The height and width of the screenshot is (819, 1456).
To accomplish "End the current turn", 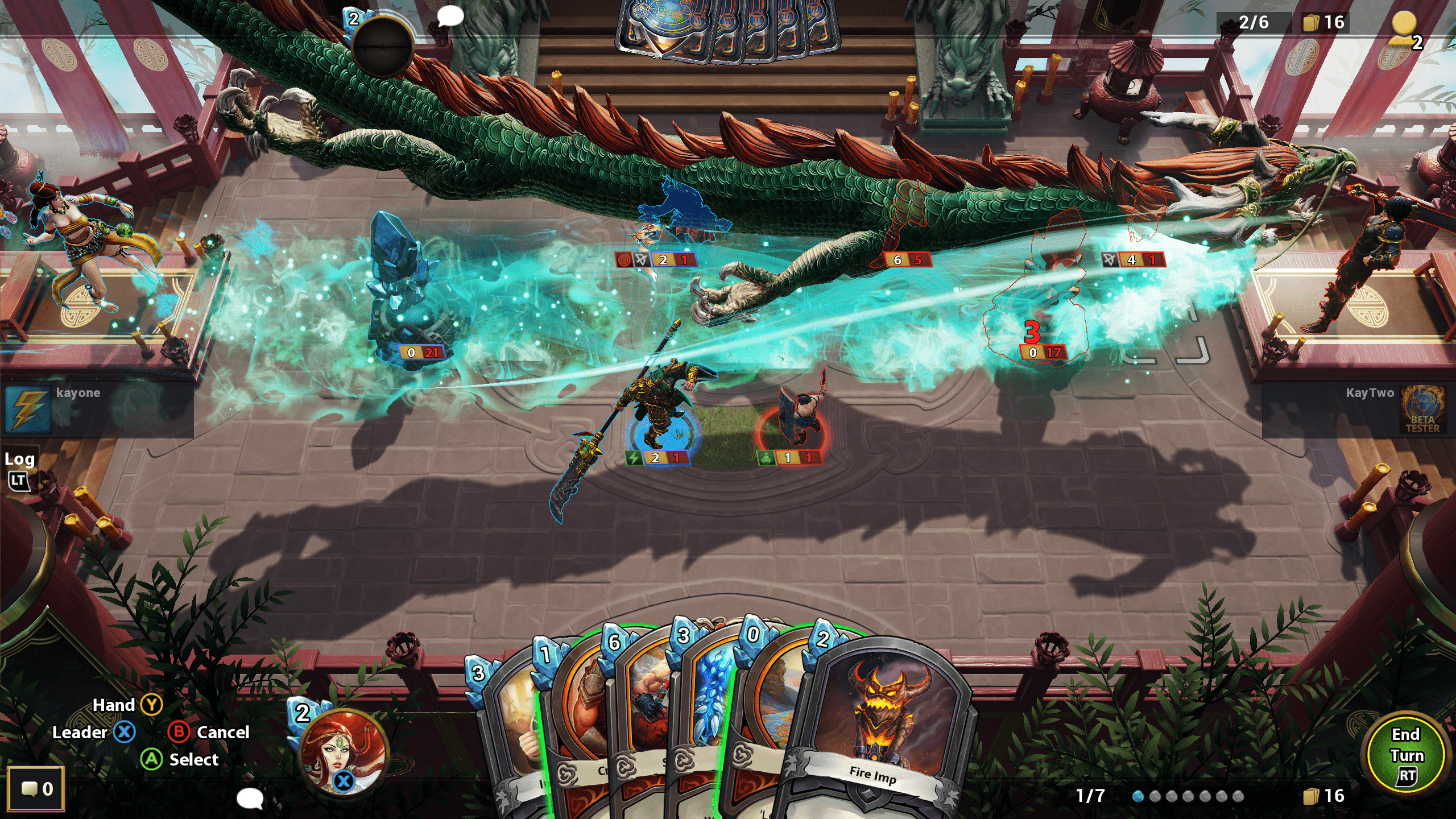I will [x=1406, y=754].
